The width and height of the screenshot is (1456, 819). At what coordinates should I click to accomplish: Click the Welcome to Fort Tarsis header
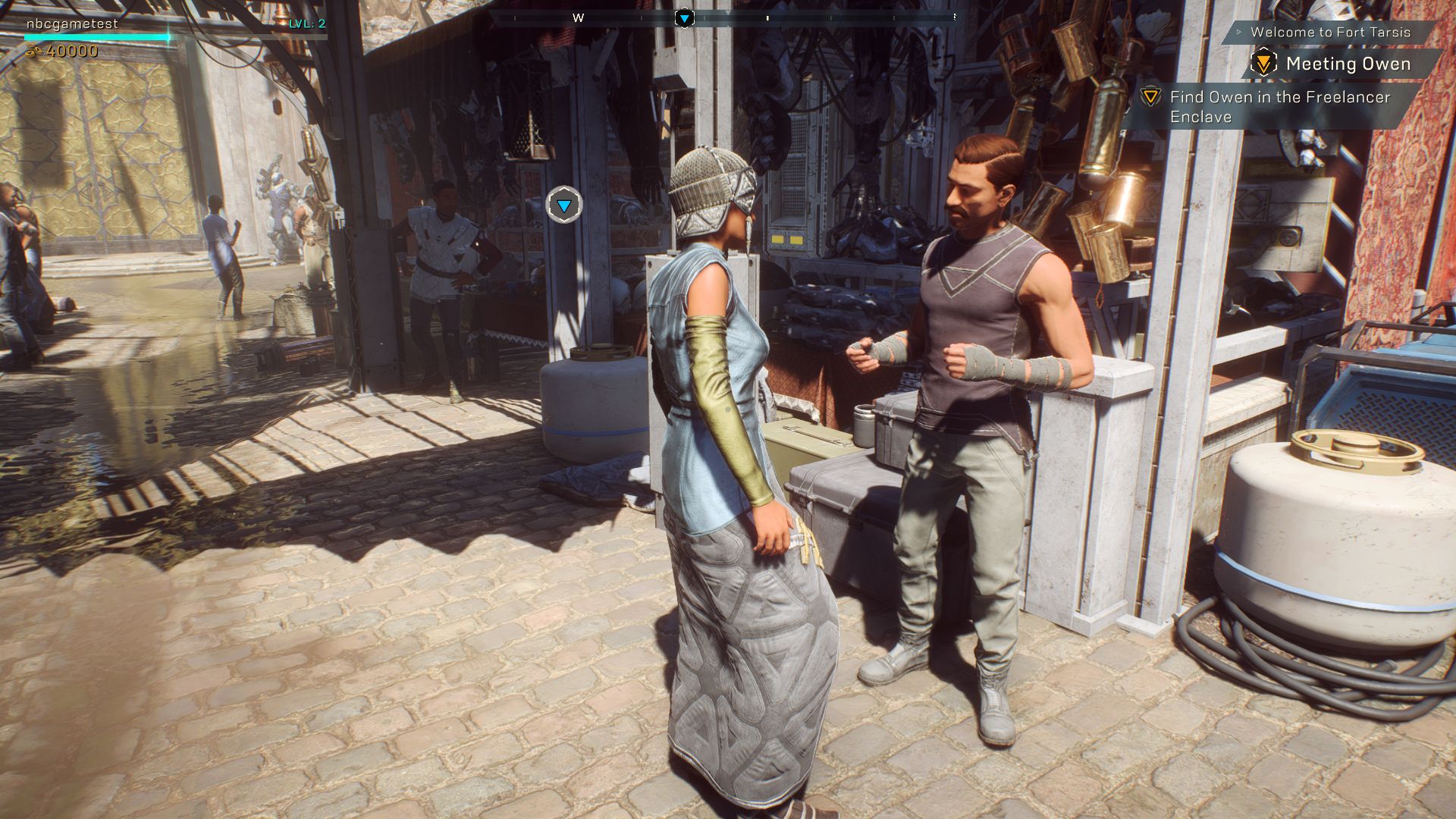pyautogui.click(x=1330, y=33)
